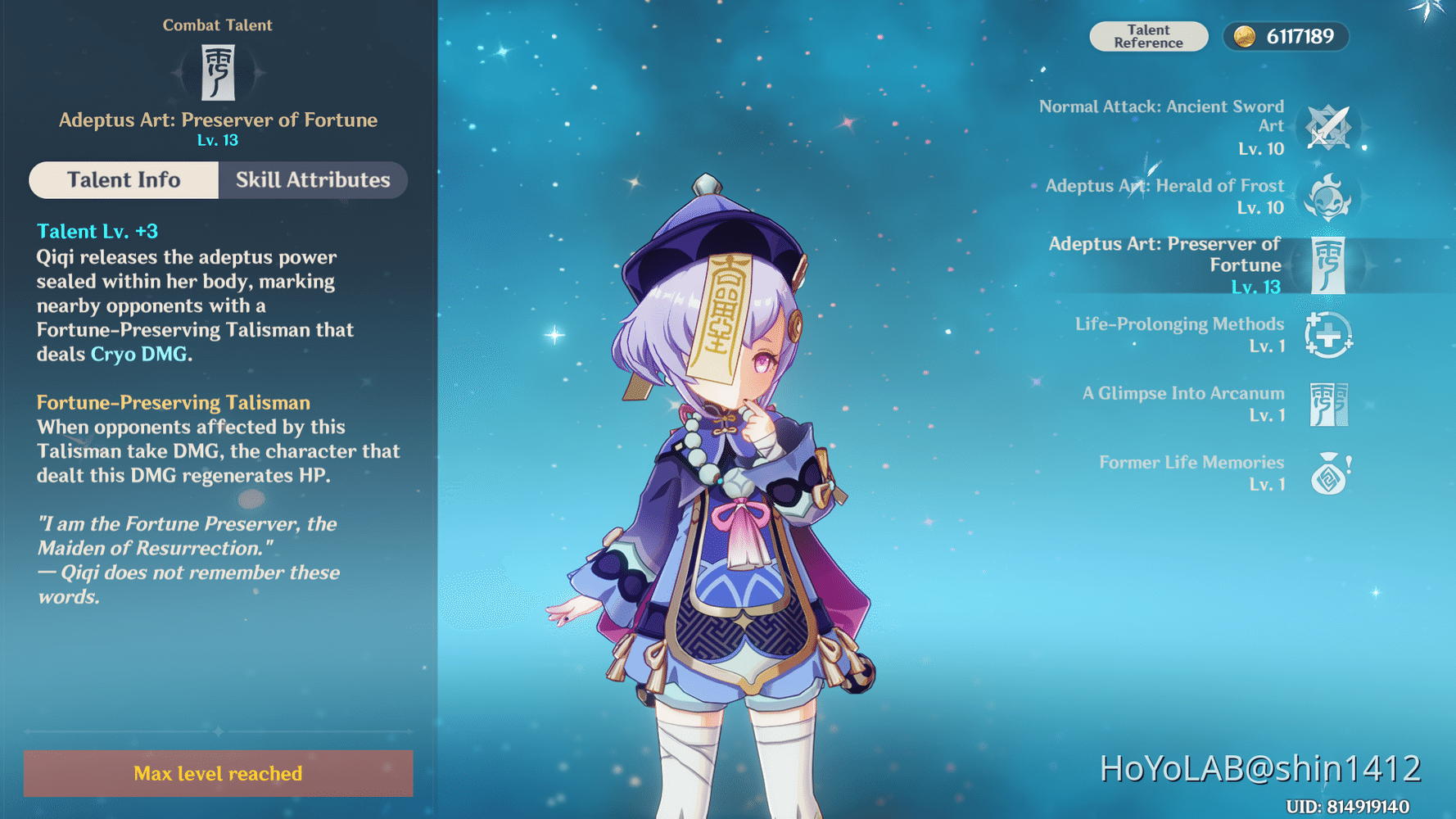This screenshot has height=819, width=1456.
Task: Open Adeptus Art: Herald of Frost talent icon
Action: [x=1330, y=197]
